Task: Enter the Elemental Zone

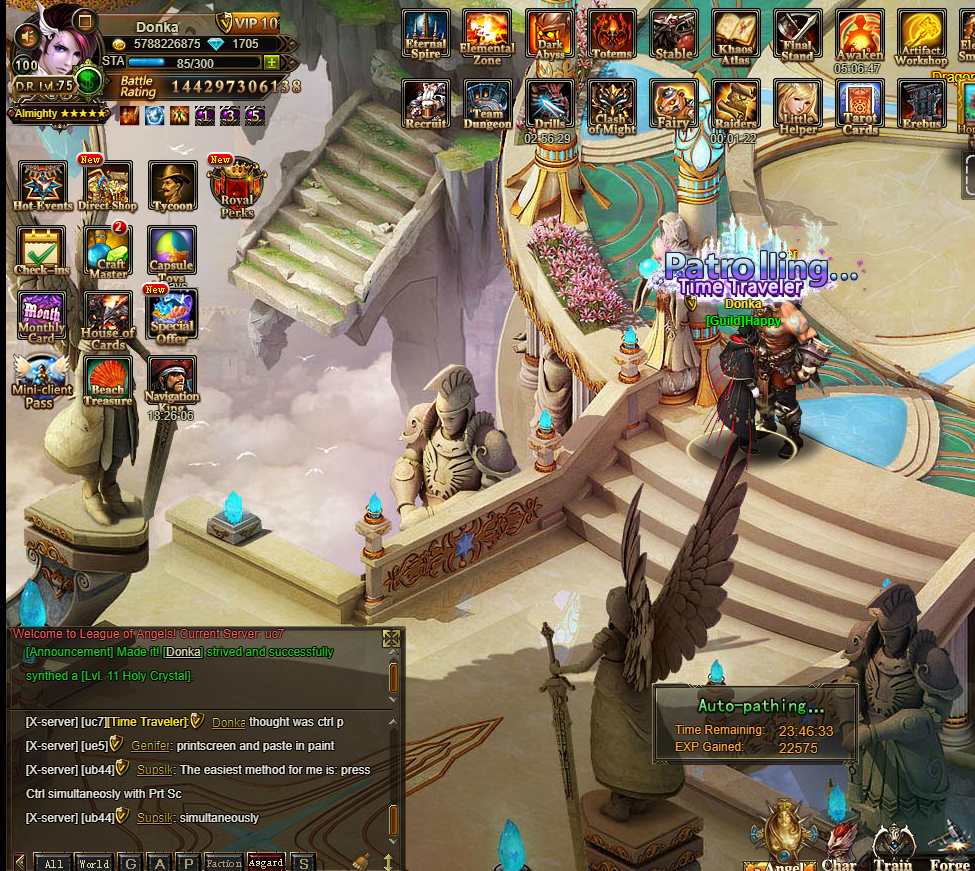Action: click(487, 34)
